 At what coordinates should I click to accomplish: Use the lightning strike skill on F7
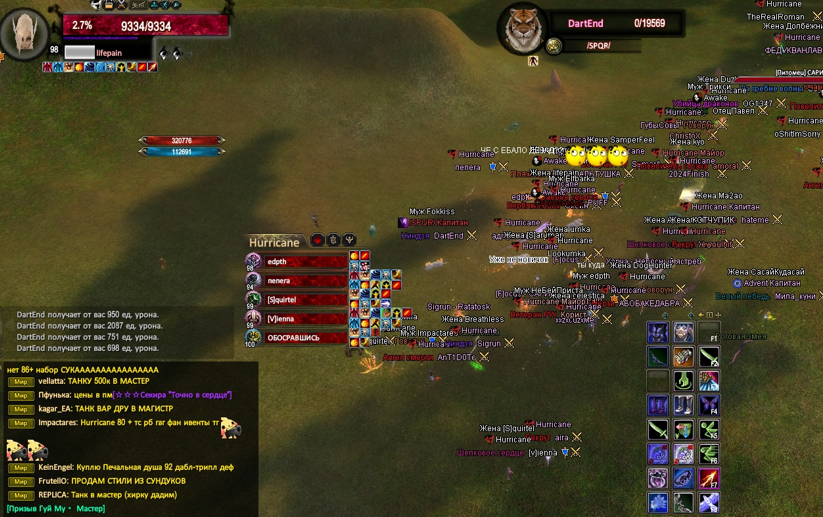(x=709, y=479)
